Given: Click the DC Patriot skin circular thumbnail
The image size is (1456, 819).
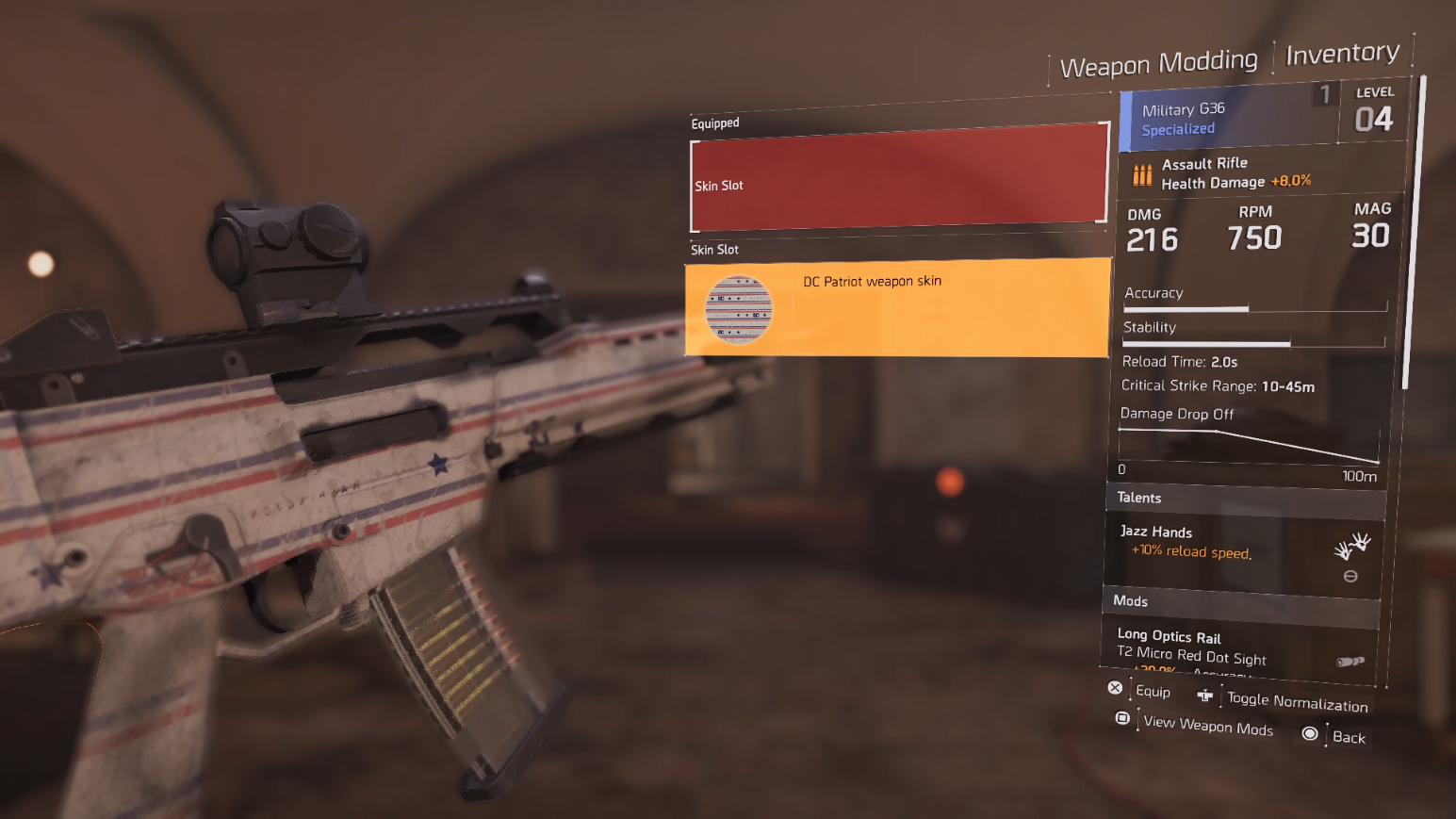Looking at the screenshot, I should click(x=738, y=311).
